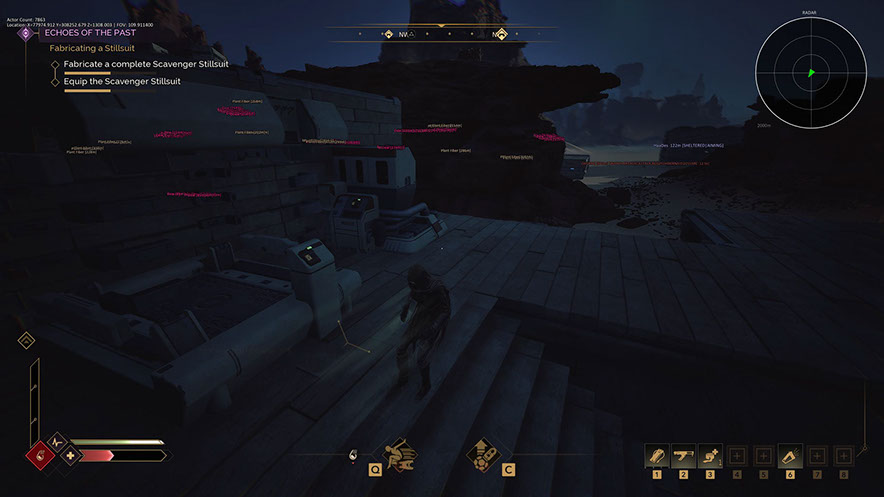Select hotbar slot 1 knife item
The height and width of the screenshot is (497, 884).
[657, 456]
